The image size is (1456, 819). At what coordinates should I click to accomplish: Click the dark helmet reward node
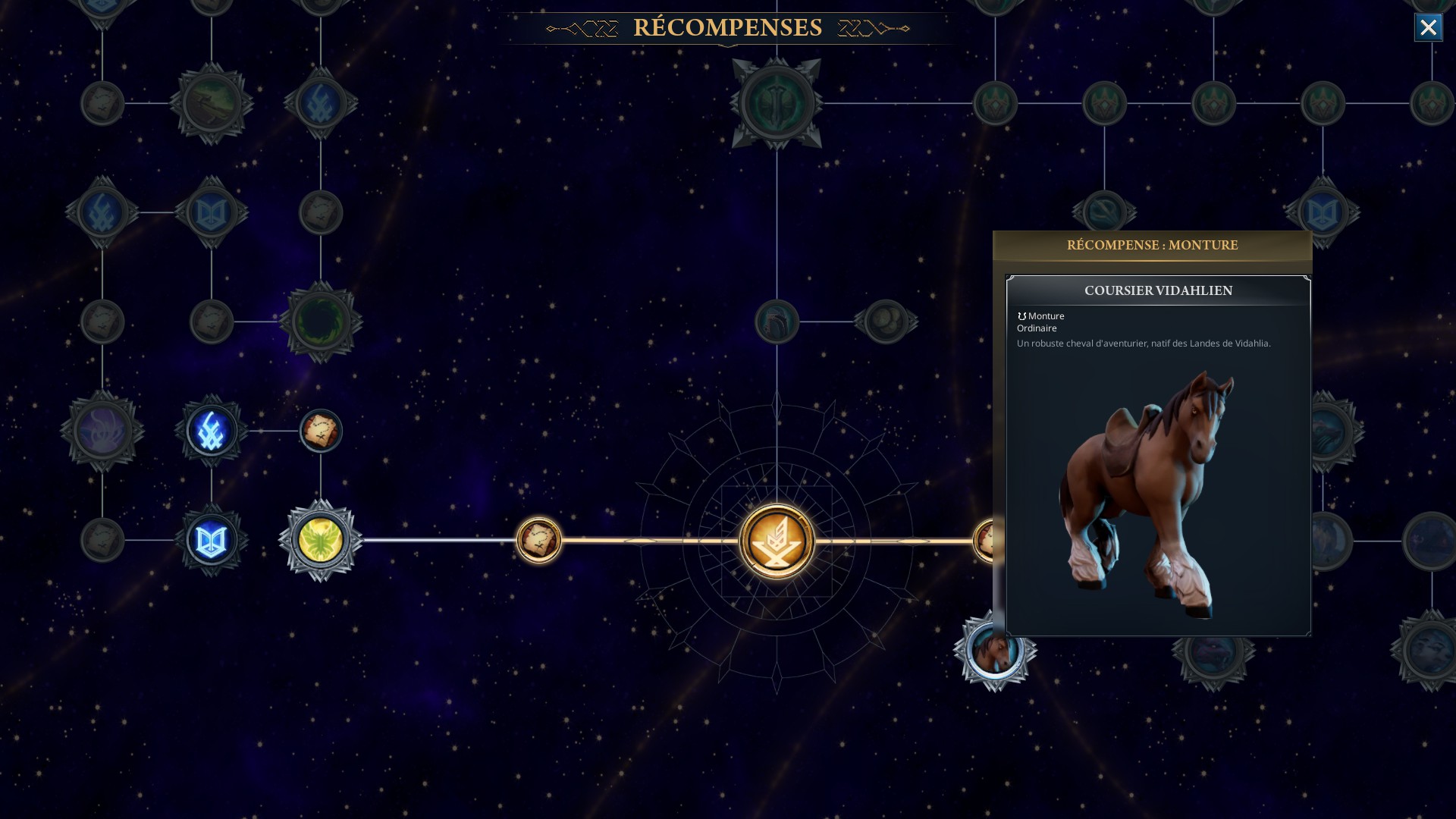777,322
